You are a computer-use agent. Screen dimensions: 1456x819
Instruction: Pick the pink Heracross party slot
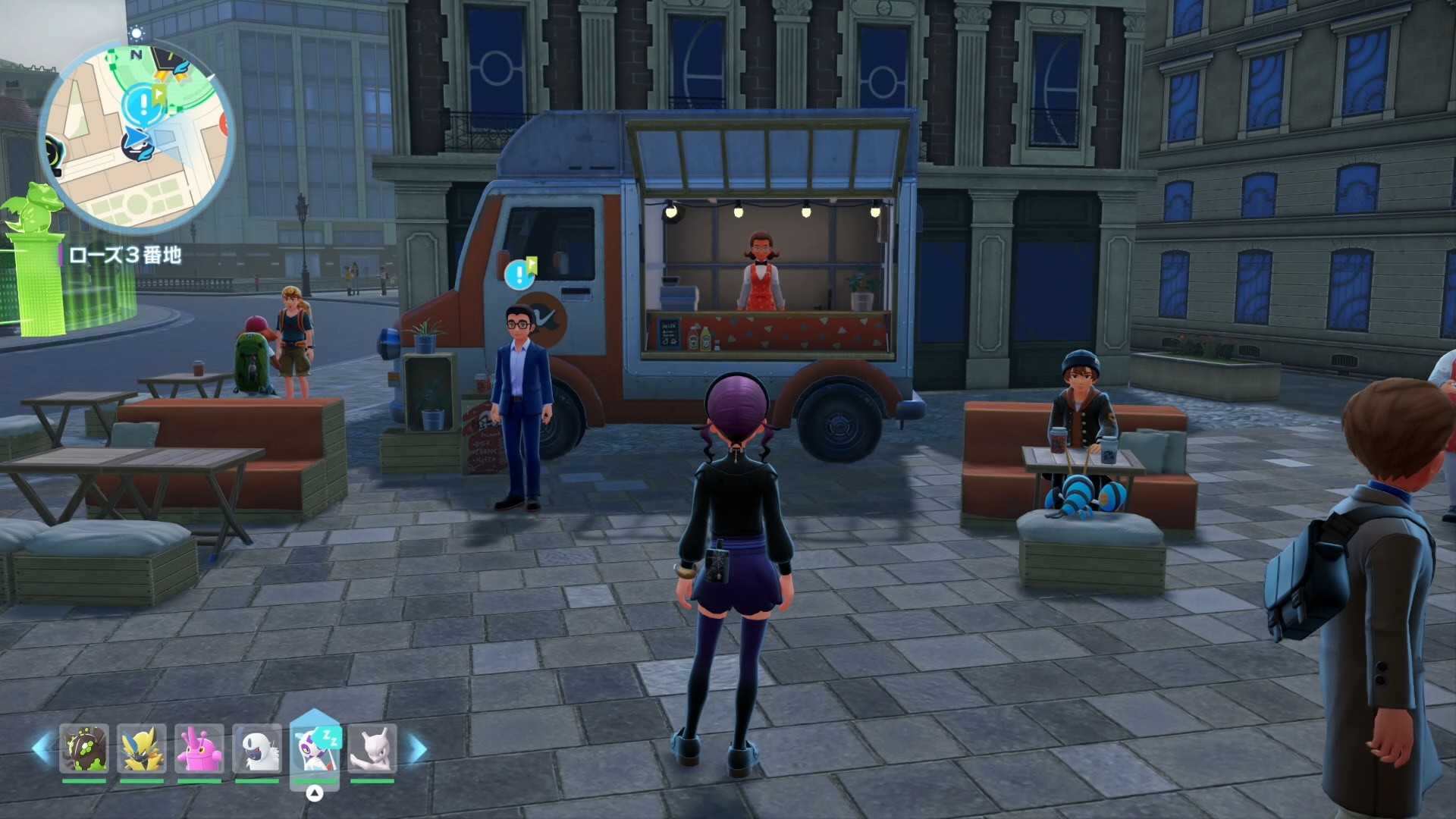[x=199, y=748]
